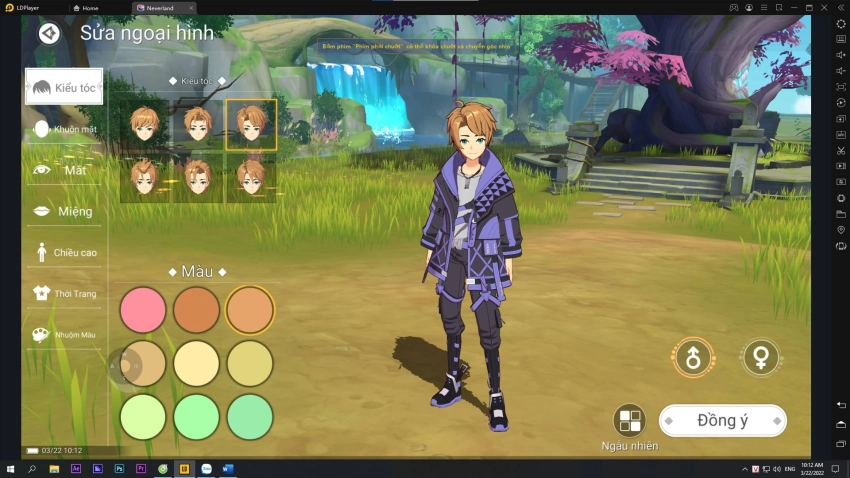The height and width of the screenshot is (478, 850).
Task: Select the male gender icon
Action: tap(693, 357)
